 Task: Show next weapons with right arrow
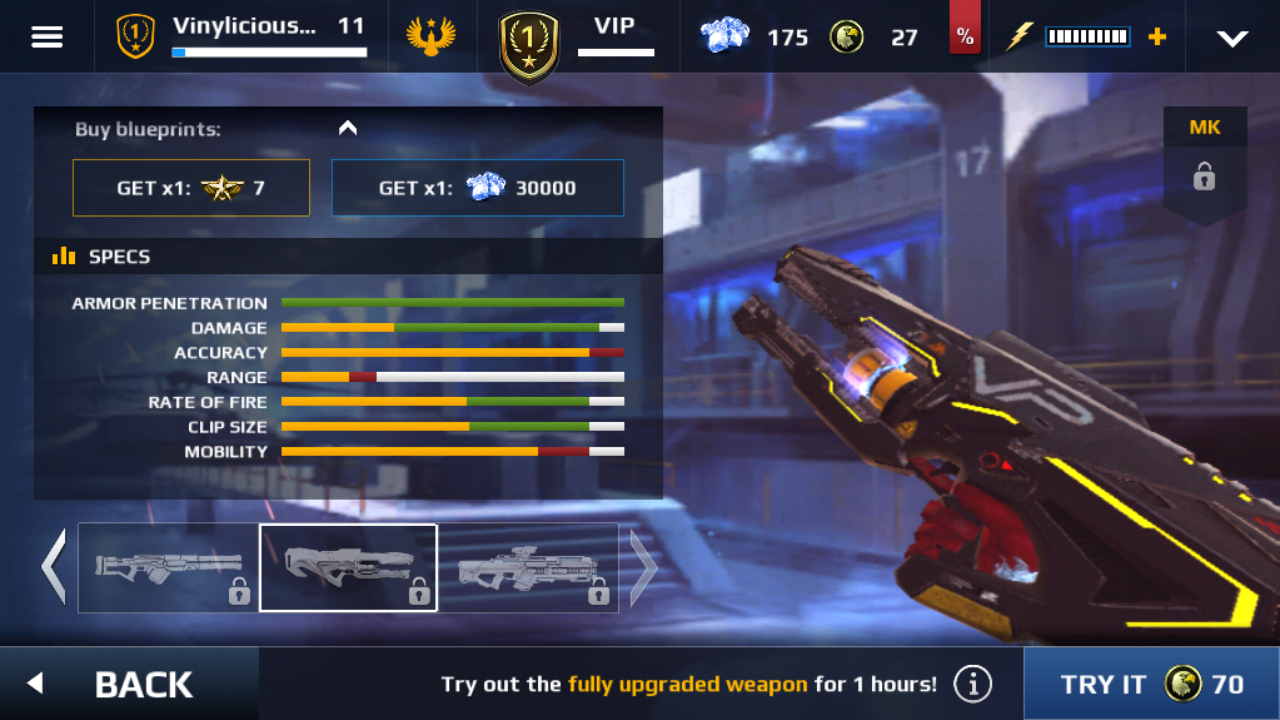(x=643, y=567)
